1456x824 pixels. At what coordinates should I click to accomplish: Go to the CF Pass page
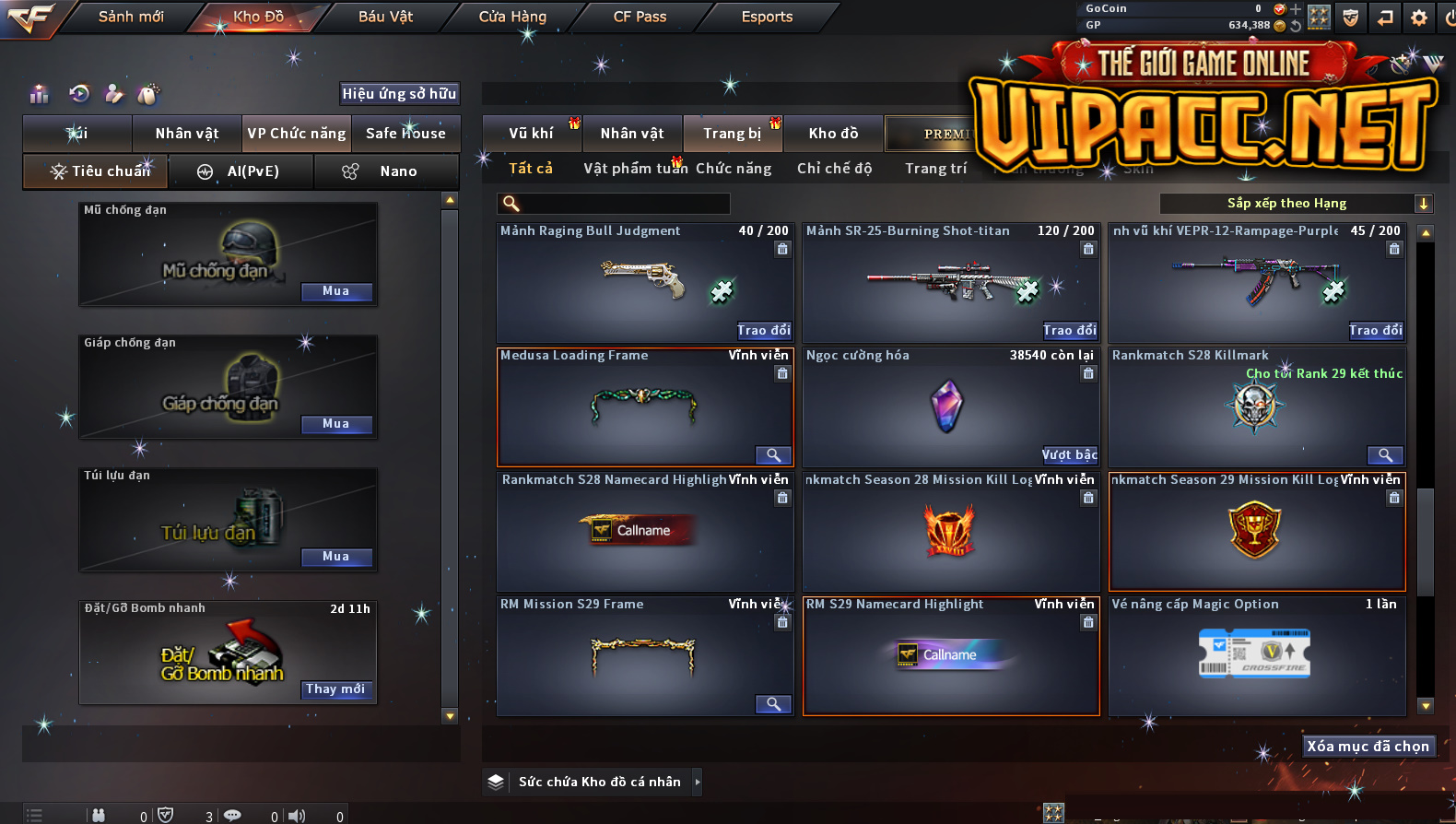(x=640, y=17)
